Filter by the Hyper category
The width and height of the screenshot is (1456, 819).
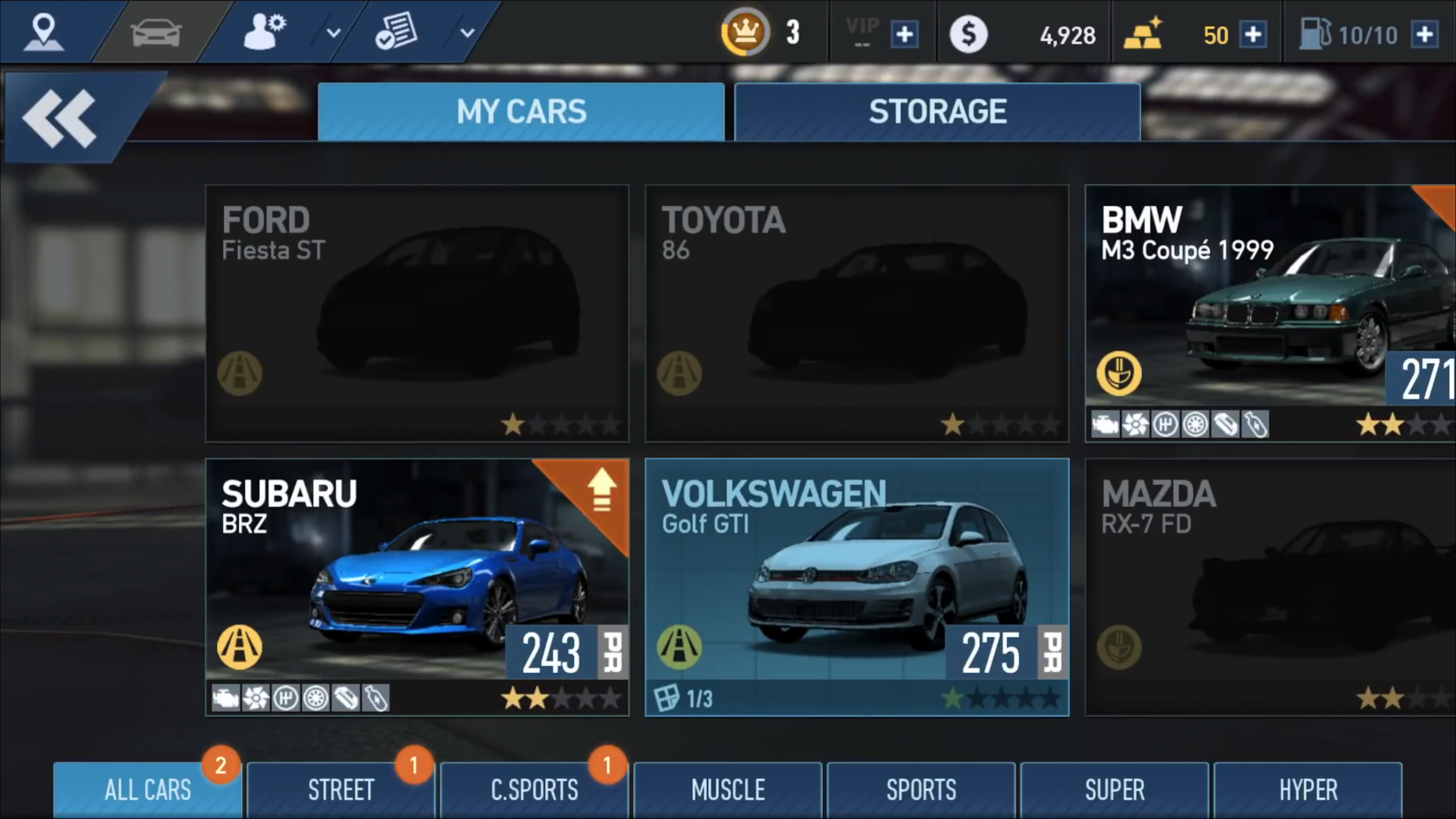1307,789
